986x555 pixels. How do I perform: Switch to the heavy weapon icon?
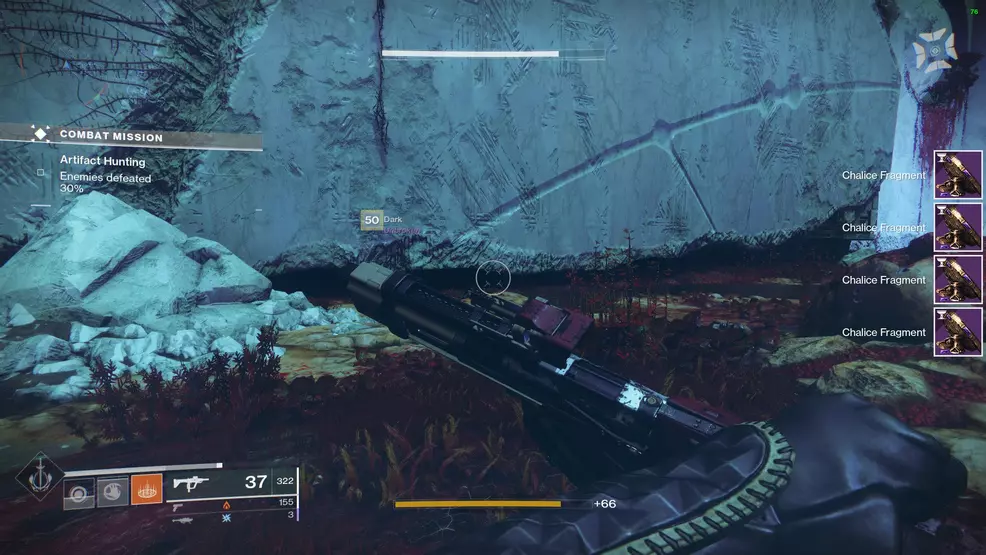(x=182, y=518)
